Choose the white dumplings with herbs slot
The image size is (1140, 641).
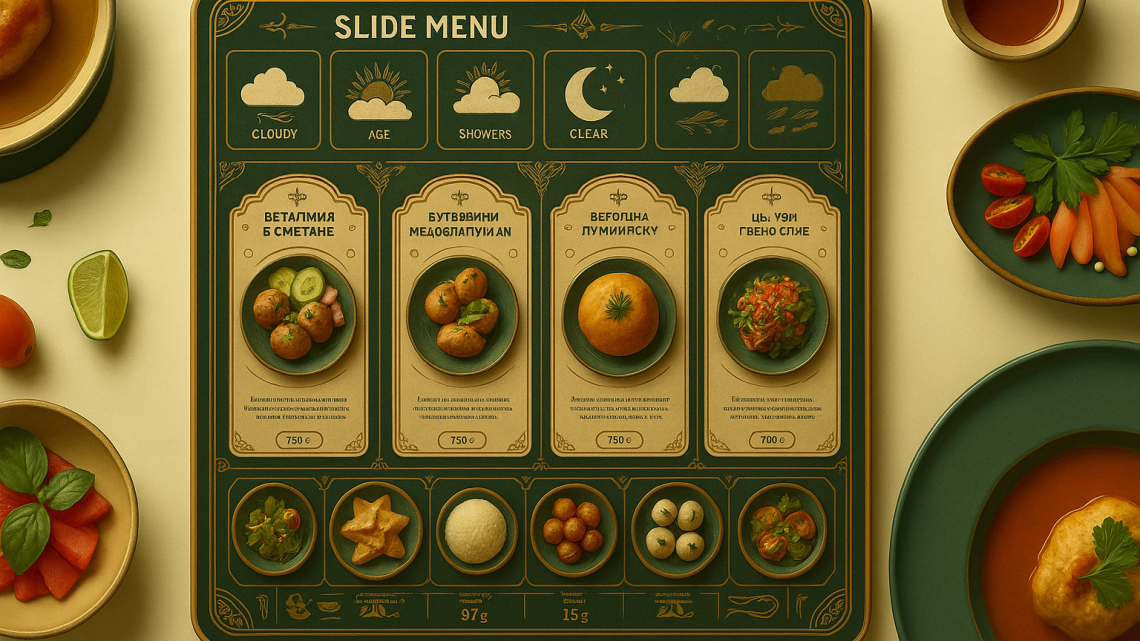(676, 530)
